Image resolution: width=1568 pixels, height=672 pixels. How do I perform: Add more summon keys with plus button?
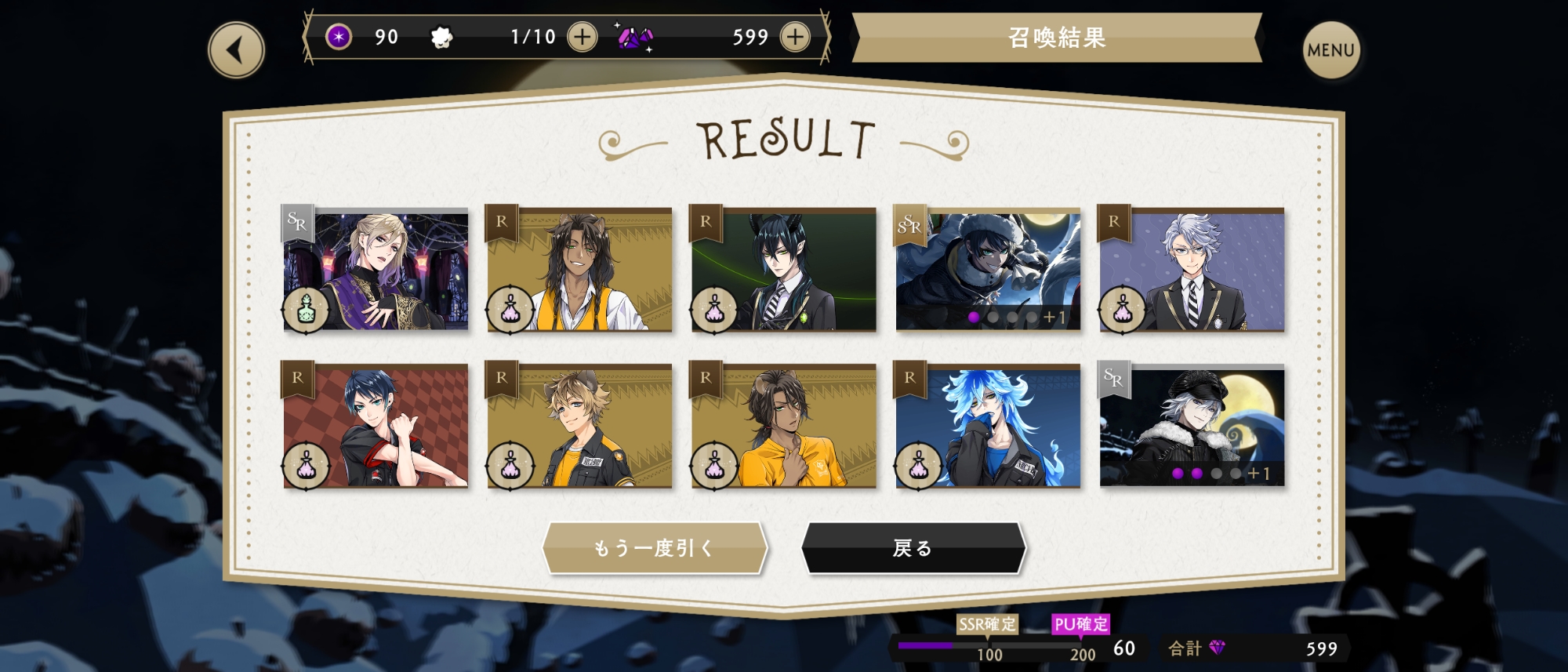pyautogui.click(x=582, y=37)
